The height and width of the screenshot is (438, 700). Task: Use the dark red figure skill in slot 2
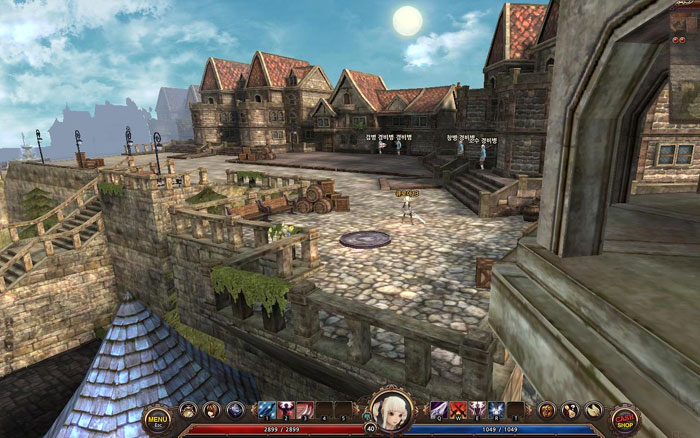[286, 410]
